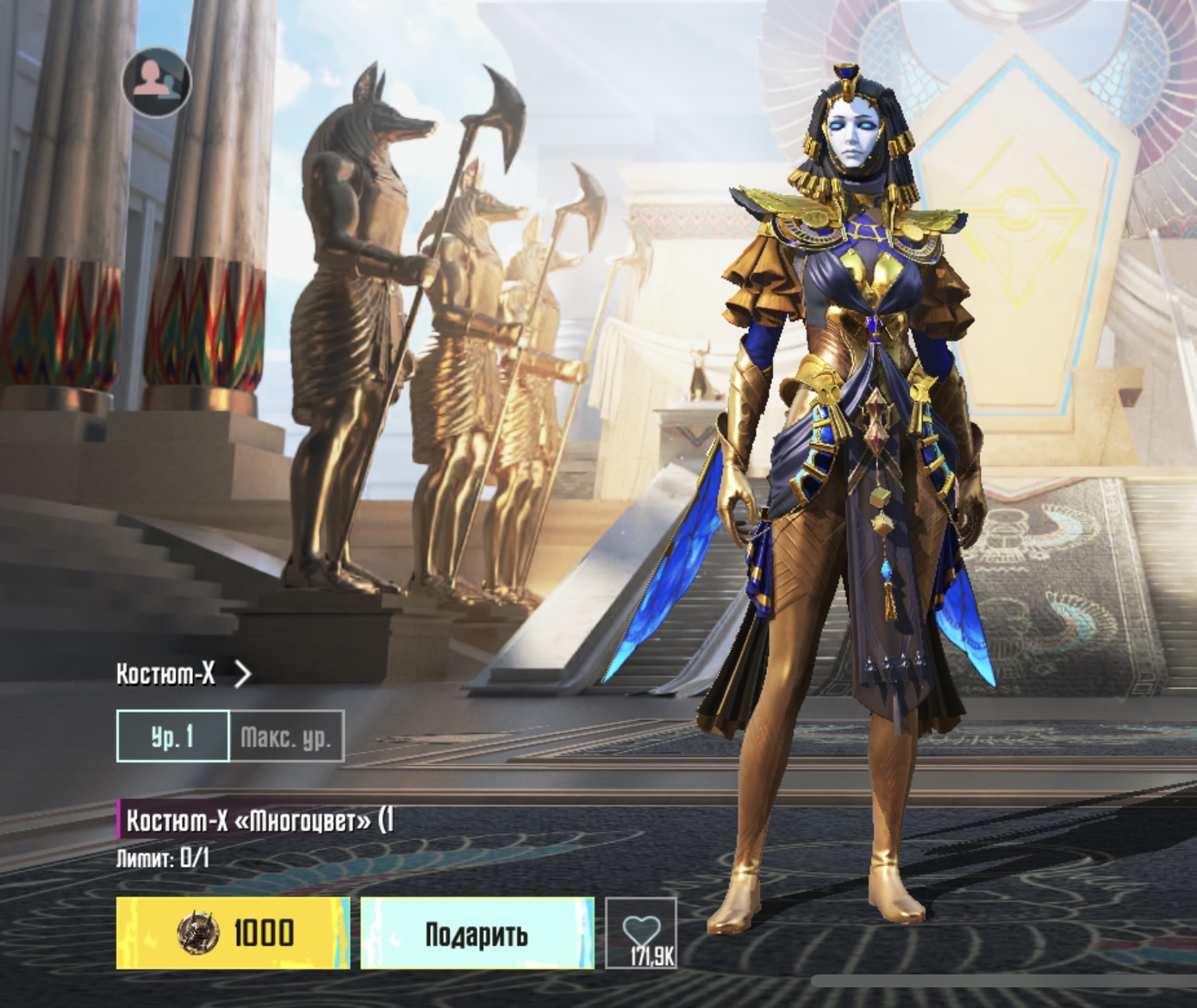
Task: Open the Костюм-Х details arrow
Action: (x=242, y=674)
